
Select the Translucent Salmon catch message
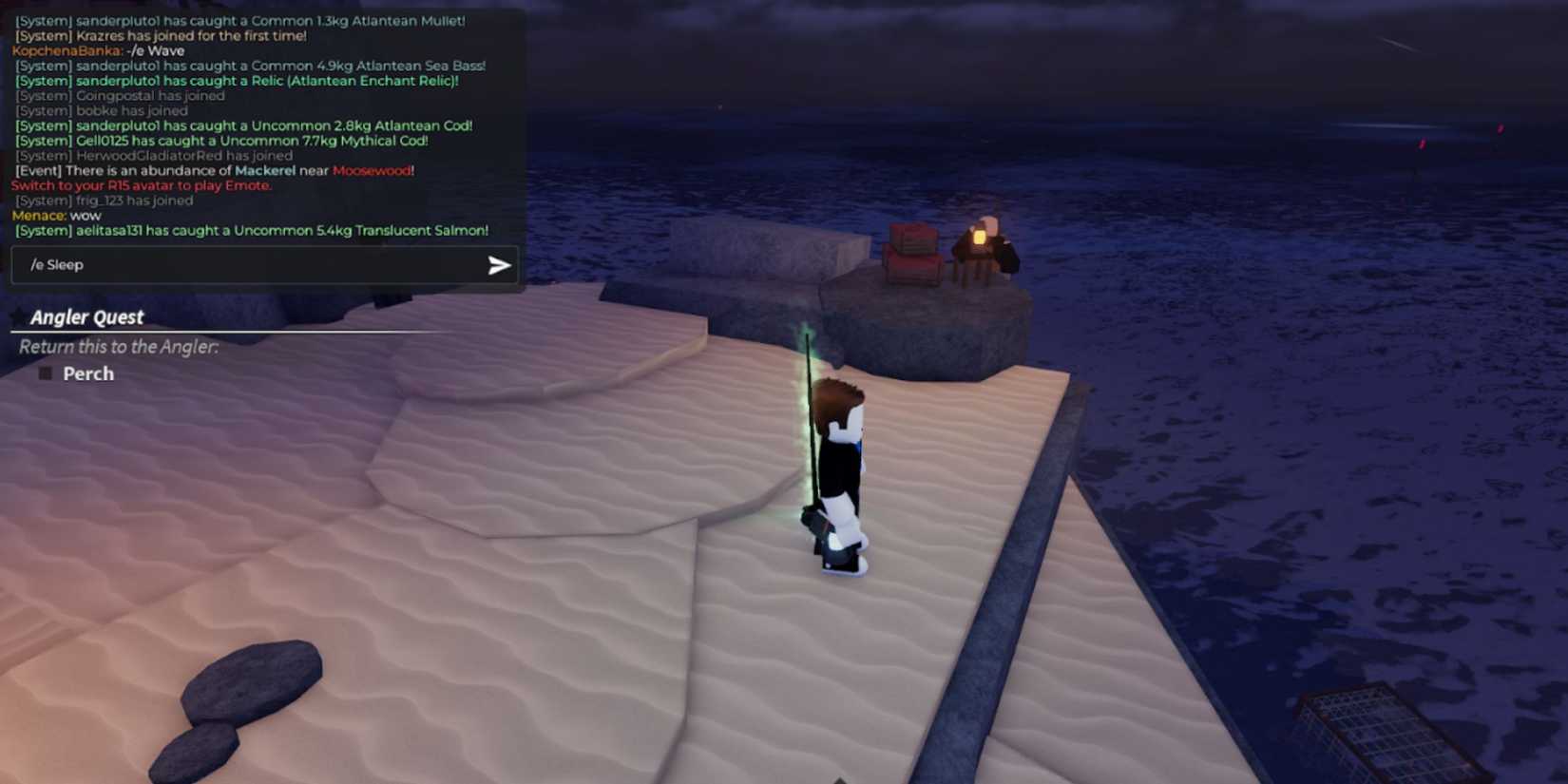click(252, 231)
